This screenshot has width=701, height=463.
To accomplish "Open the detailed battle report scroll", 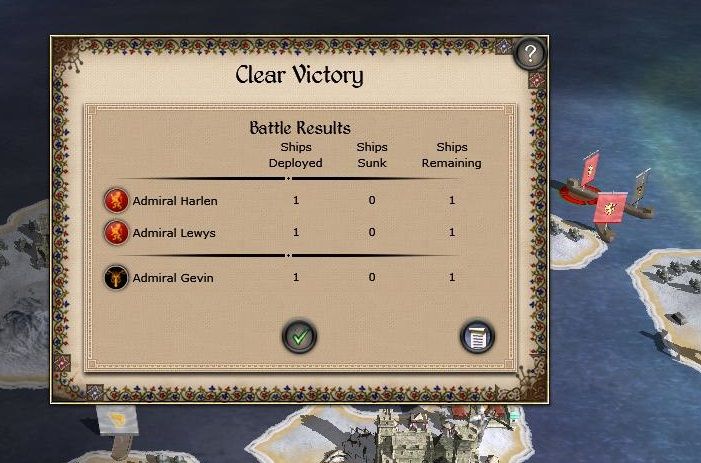I will pyautogui.click(x=477, y=337).
